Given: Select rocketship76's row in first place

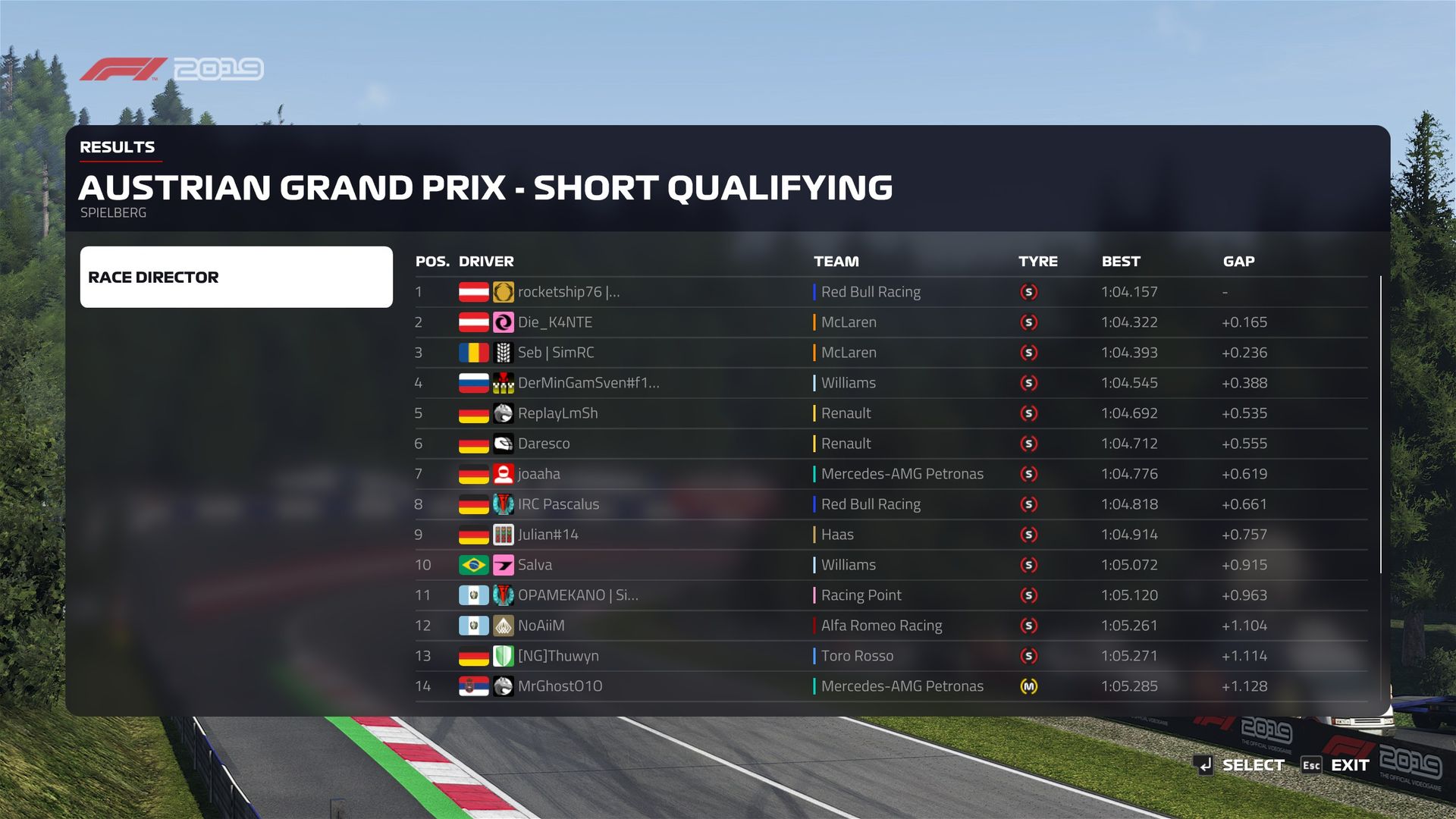Looking at the screenshot, I should [569, 292].
